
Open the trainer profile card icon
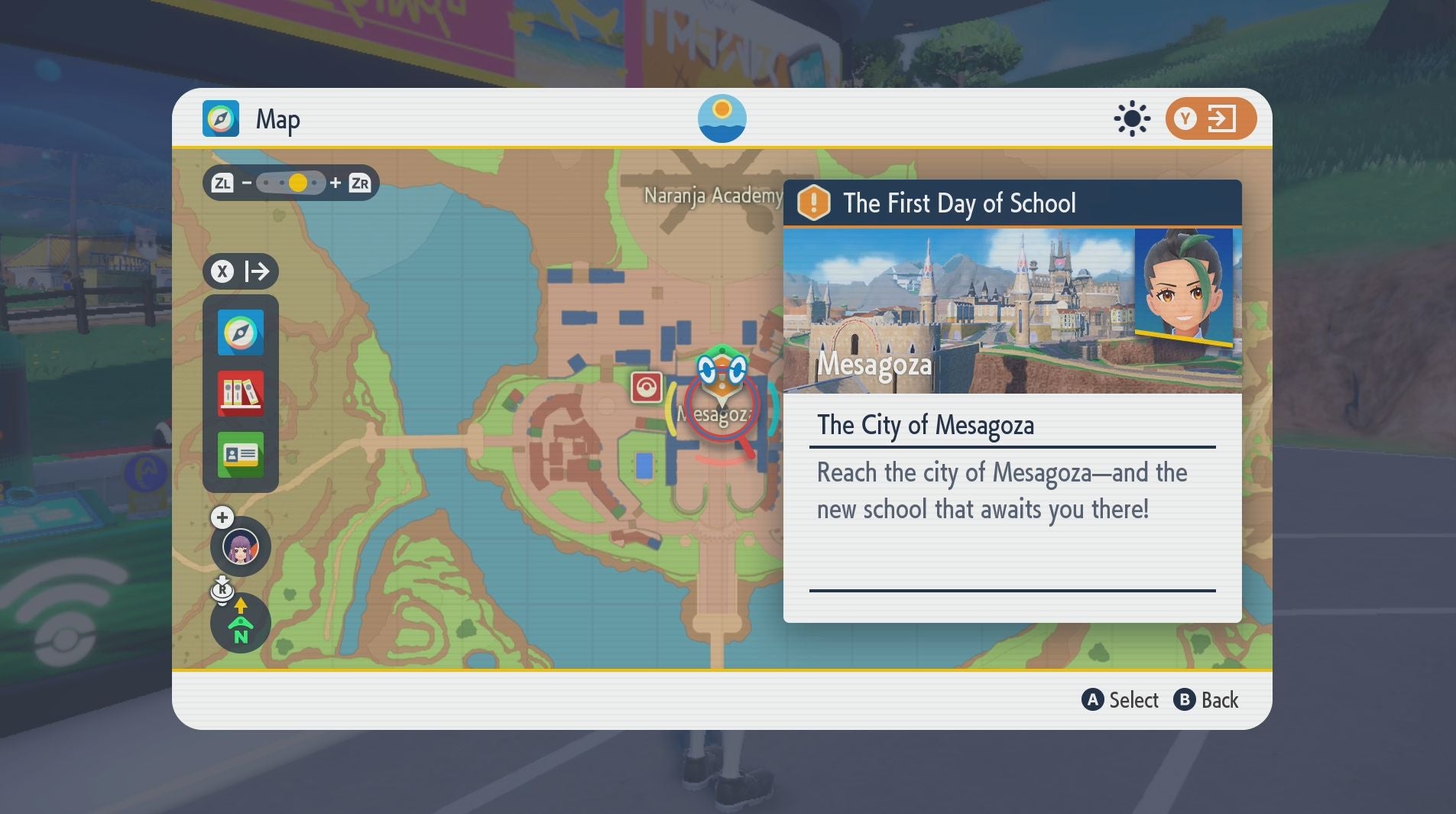(241, 455)
